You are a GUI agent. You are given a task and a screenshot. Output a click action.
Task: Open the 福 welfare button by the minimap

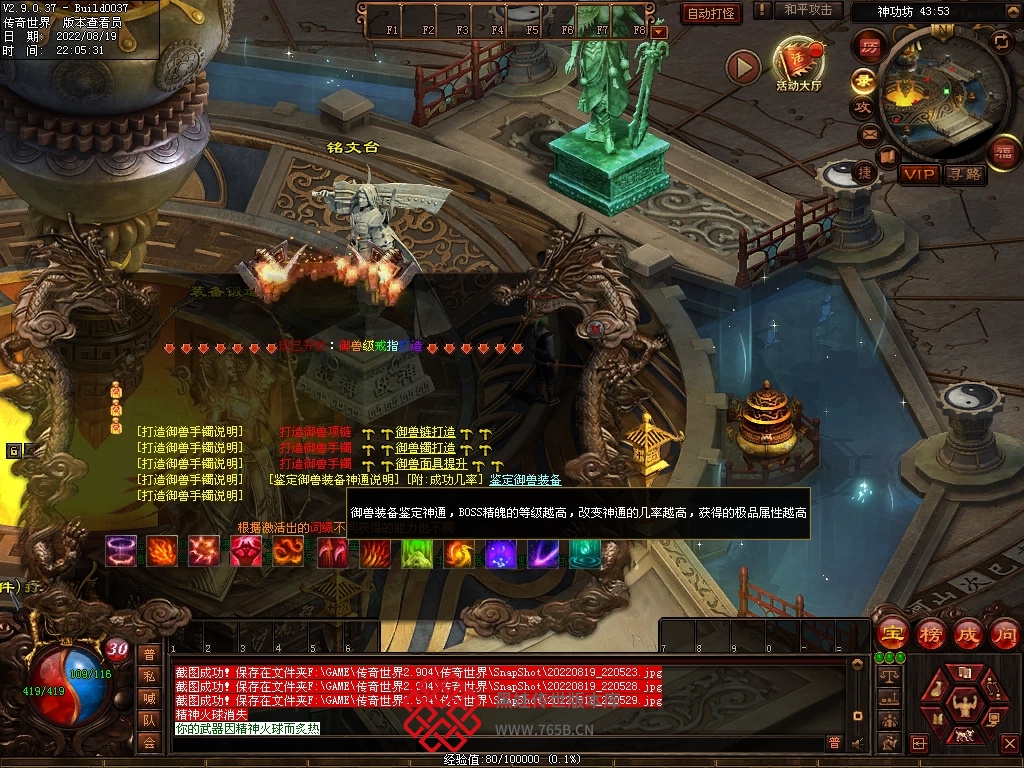[x=1004, y=152]
